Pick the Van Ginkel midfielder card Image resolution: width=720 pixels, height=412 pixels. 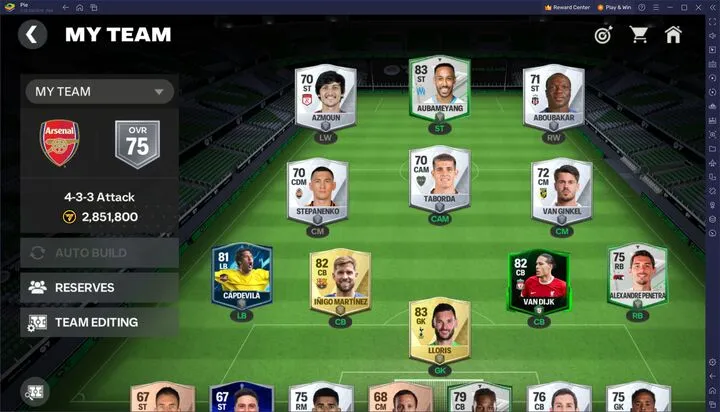point(561,190)
